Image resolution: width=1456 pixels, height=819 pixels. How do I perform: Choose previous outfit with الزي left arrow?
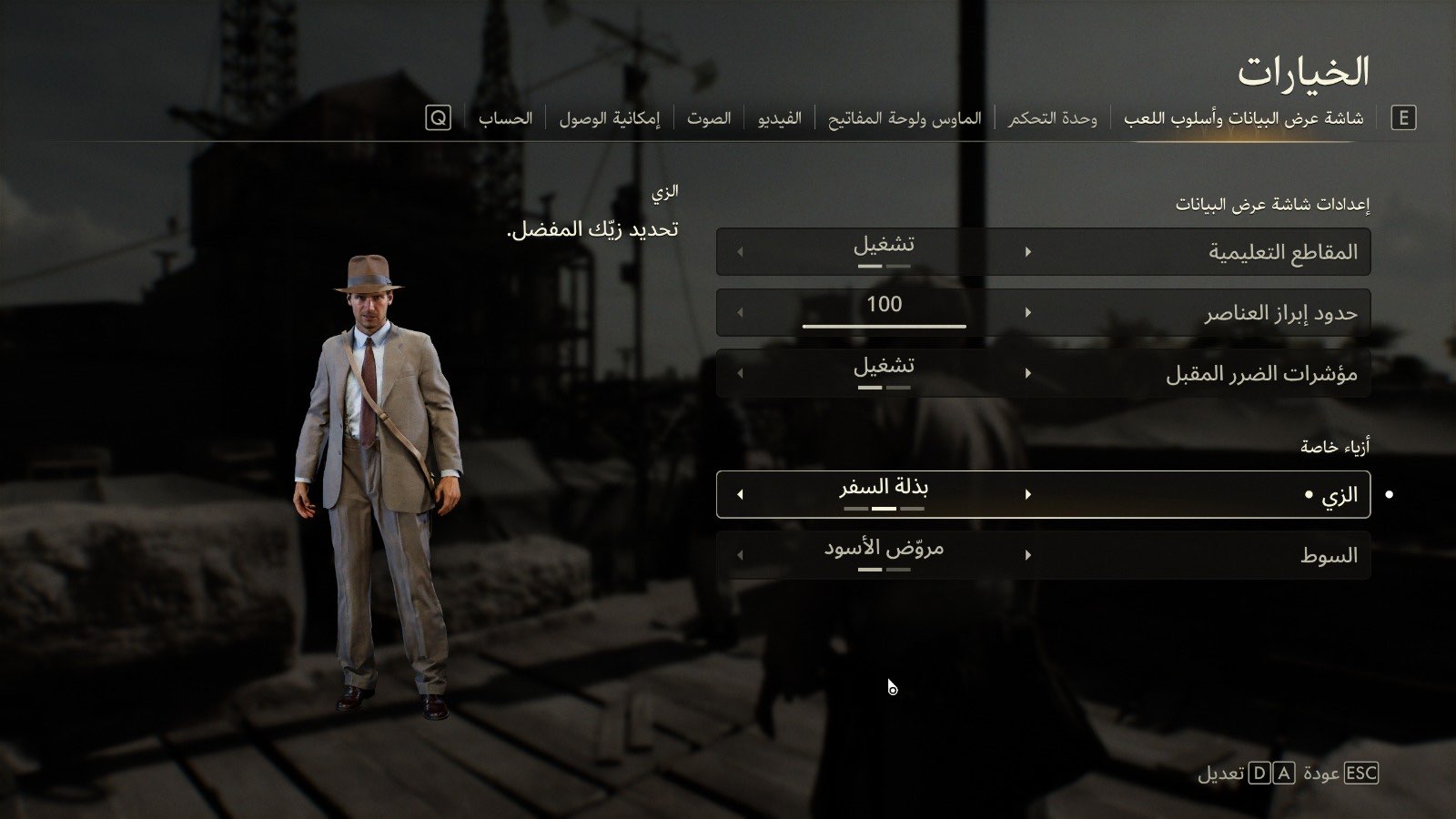(740, 494)
